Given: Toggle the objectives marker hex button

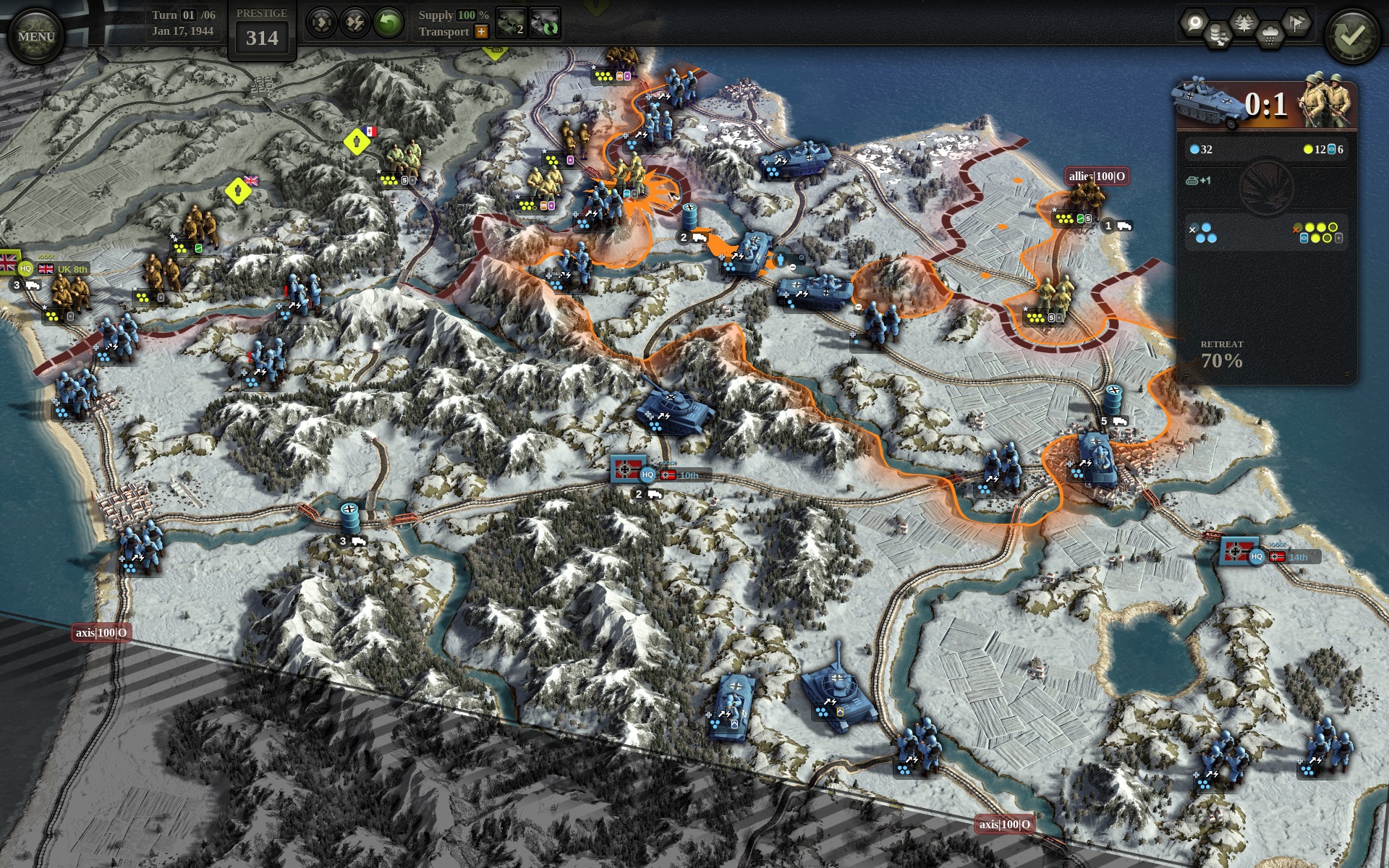Looking at the screenshot, I should 1194,22.
